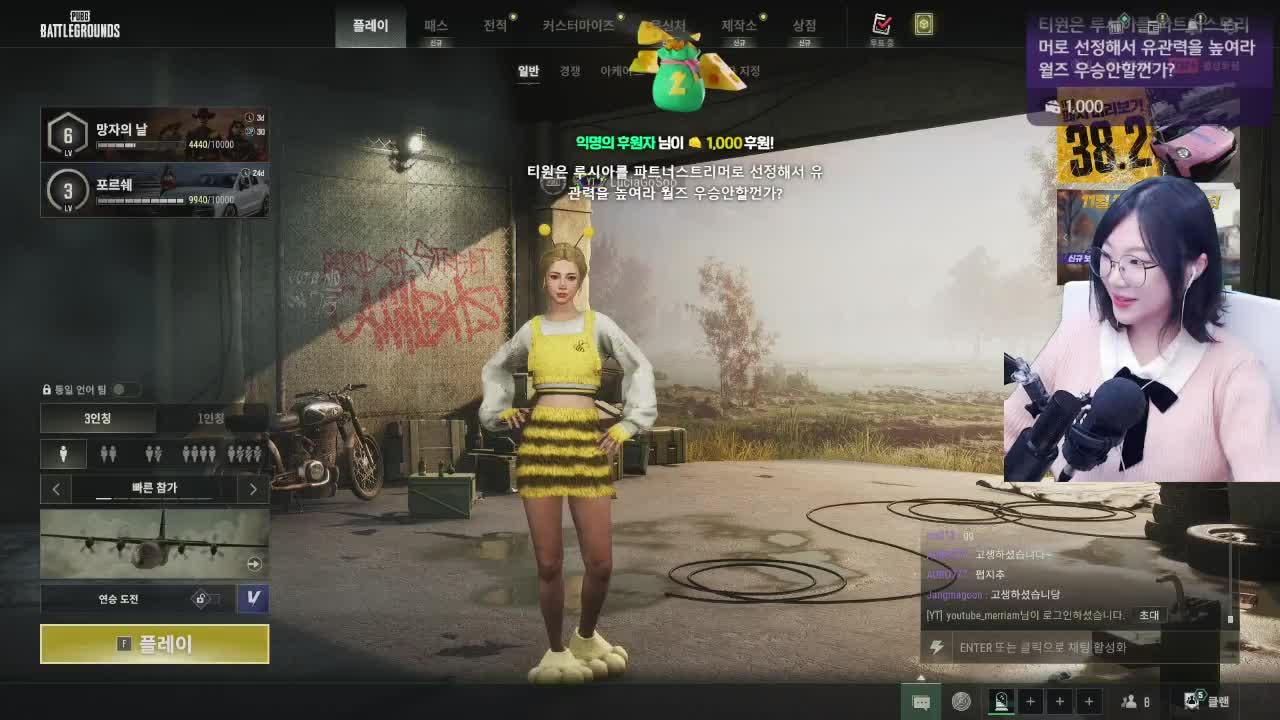Click the right arrow beside 빠른 참가
This screenshot has height=720, width=1280.
253,489
